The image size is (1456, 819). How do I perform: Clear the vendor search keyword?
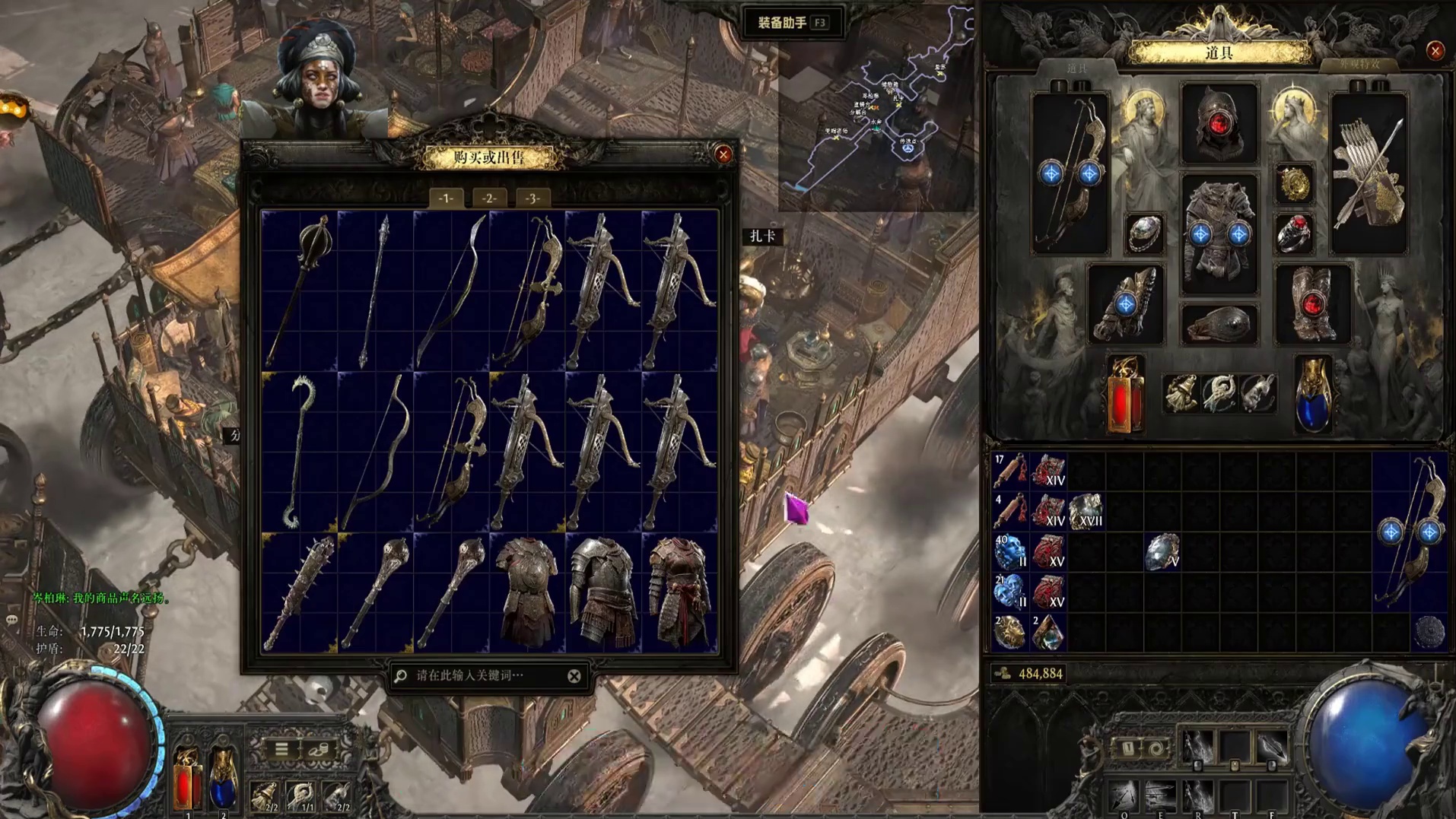pyautogui.click(x=574, y=676)
